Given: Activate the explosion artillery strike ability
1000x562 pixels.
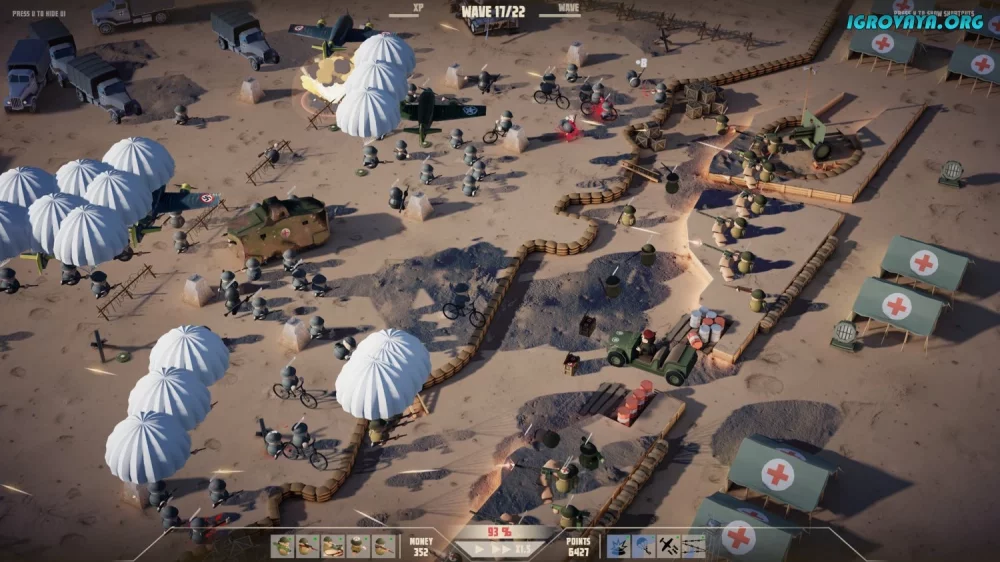Looking at the screenshot, I should [618, 547].
